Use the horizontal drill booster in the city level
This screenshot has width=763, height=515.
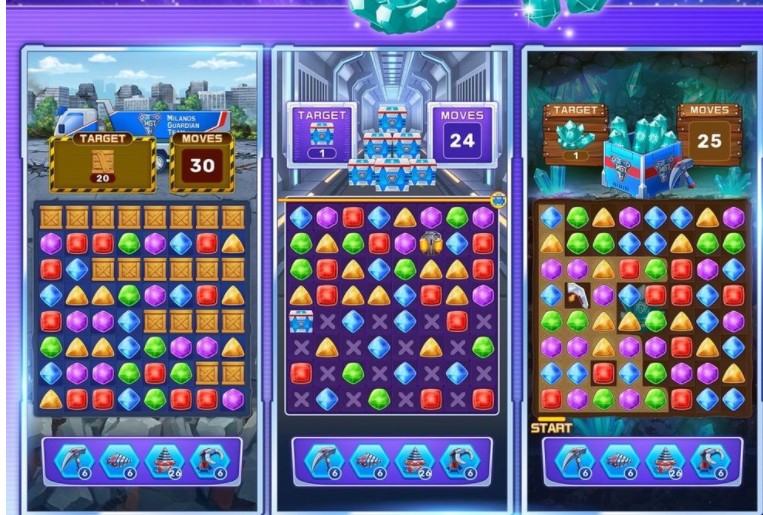[120, 460]
